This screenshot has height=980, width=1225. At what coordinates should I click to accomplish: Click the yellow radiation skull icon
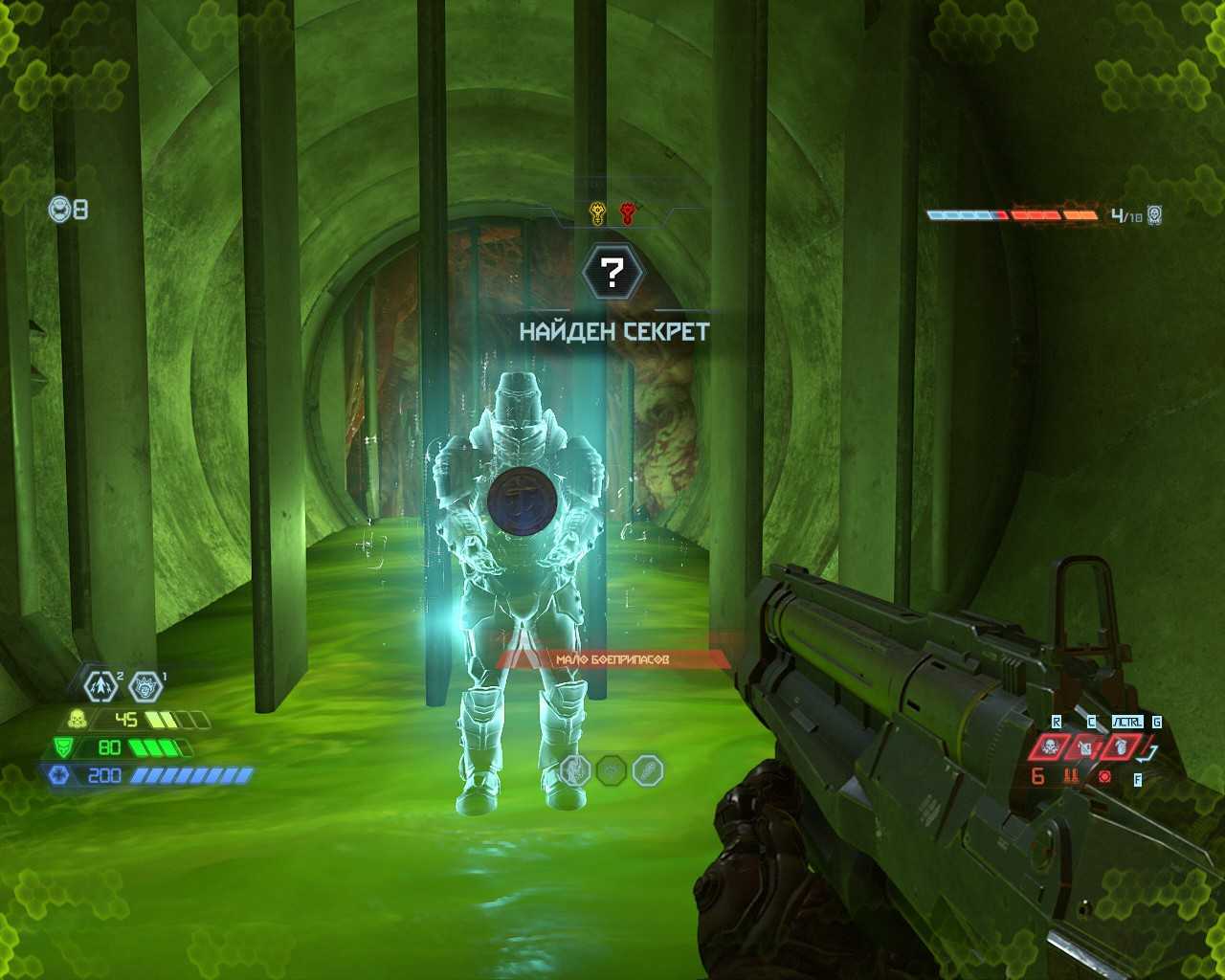click(77, 720)
